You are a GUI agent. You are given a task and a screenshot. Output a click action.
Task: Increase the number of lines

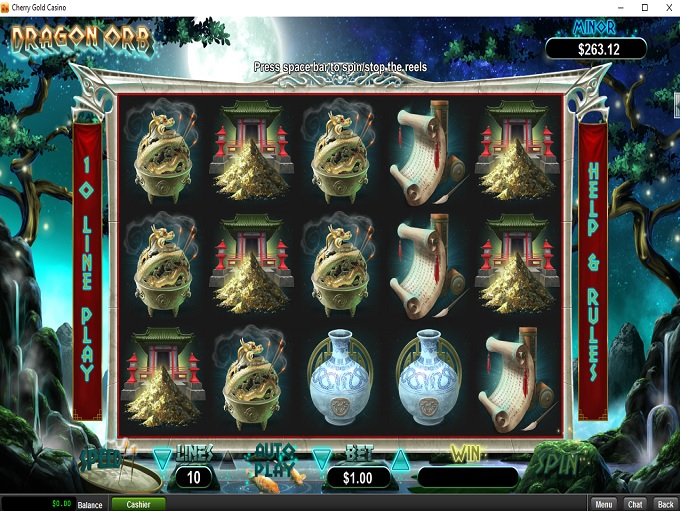point(226,459)
